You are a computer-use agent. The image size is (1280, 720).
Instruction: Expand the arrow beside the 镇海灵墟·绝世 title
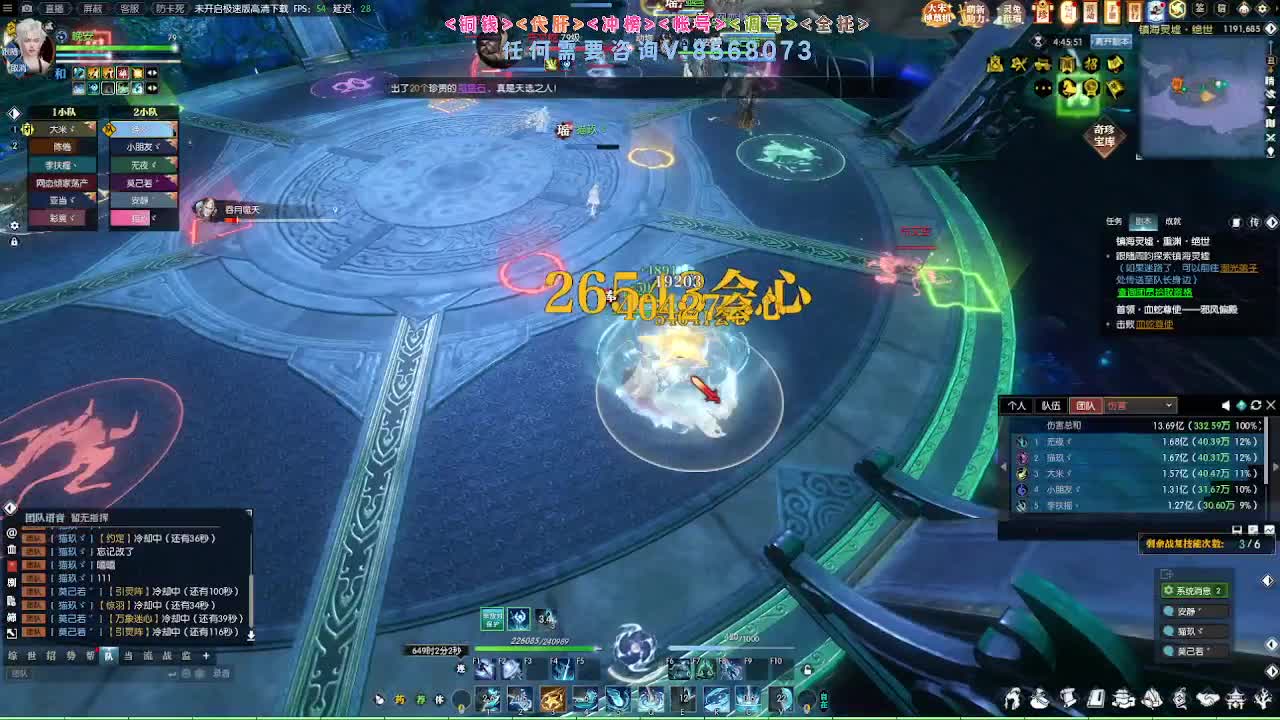tap(1269, 28)
